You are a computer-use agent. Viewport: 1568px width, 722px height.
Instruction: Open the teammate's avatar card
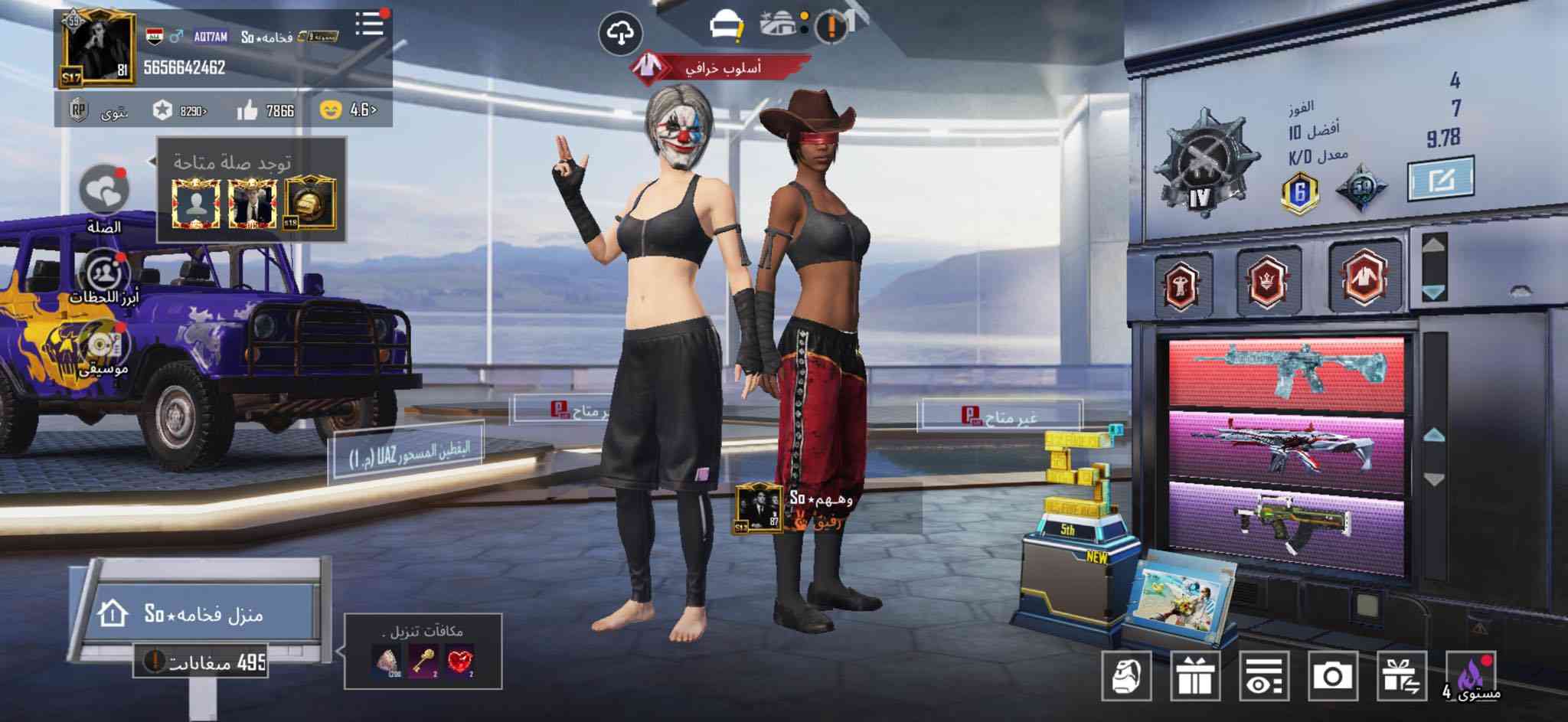coord(759,508)
